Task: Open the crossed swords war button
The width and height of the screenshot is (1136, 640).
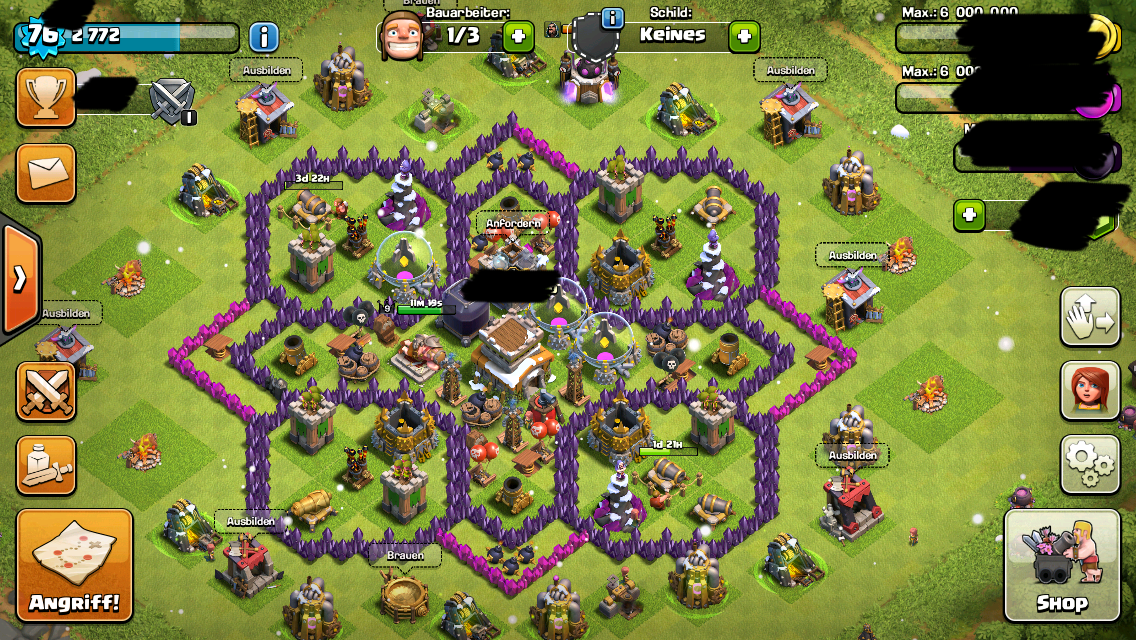Action: point(46,391)
